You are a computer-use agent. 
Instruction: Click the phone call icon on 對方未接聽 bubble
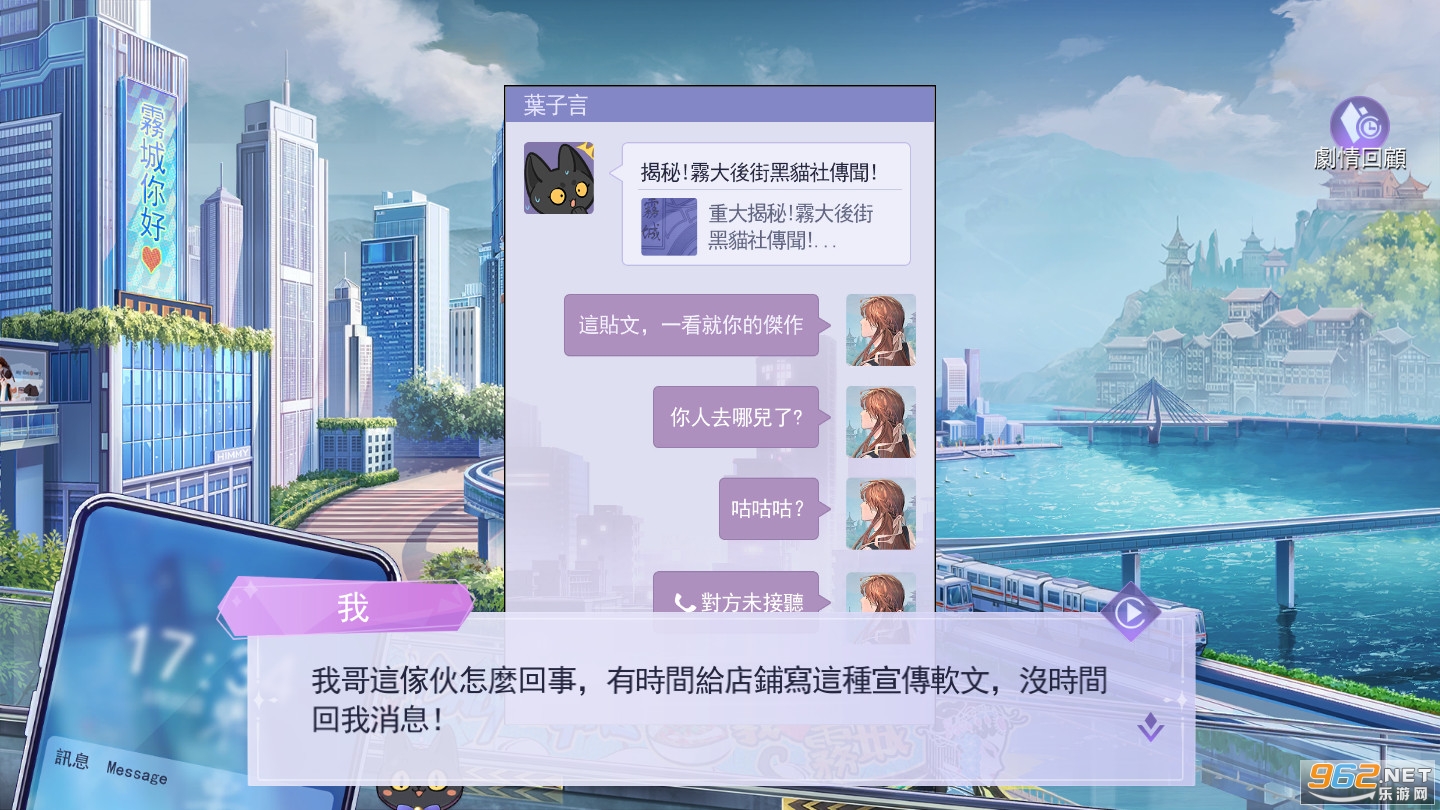pos(682,602)
